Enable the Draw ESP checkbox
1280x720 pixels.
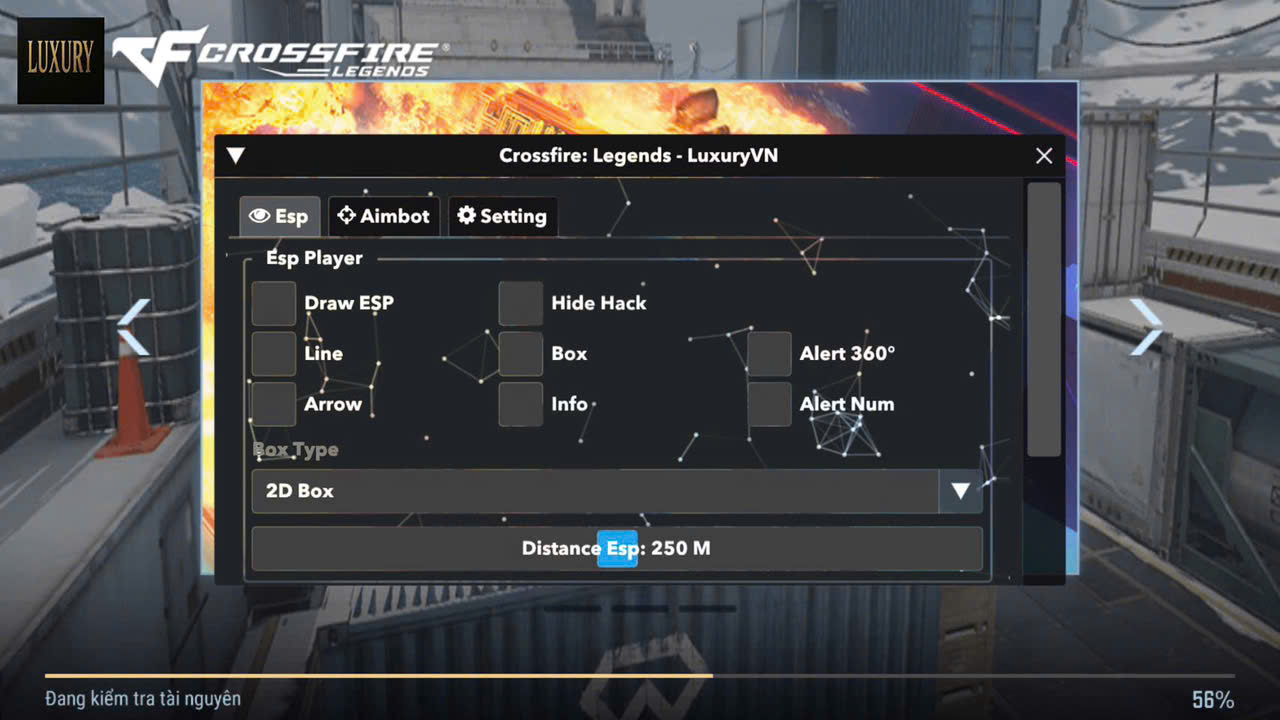273,303
